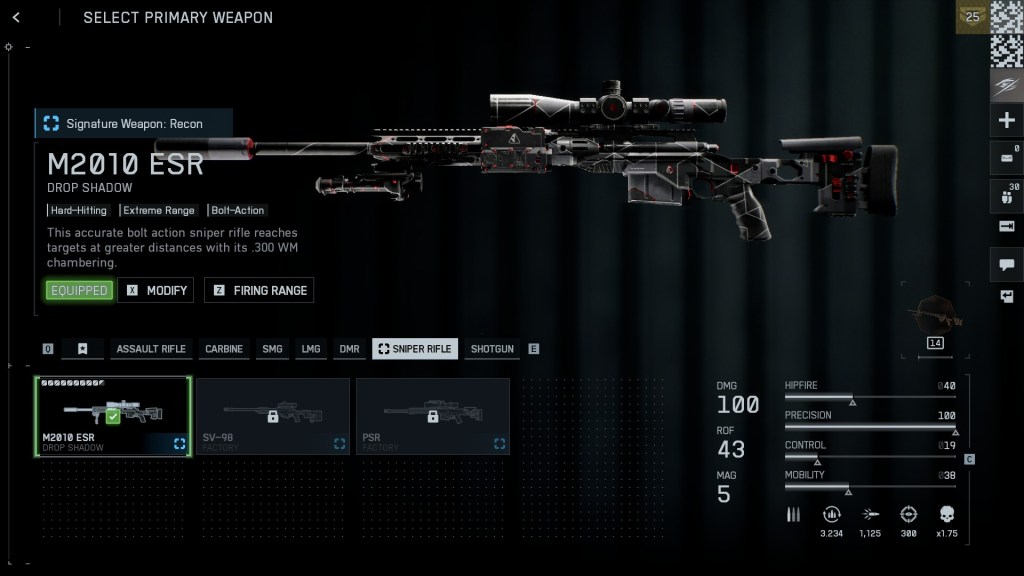Show the LMG weapon category
This screenshot has height=576, width=1024.
point(311,349)
